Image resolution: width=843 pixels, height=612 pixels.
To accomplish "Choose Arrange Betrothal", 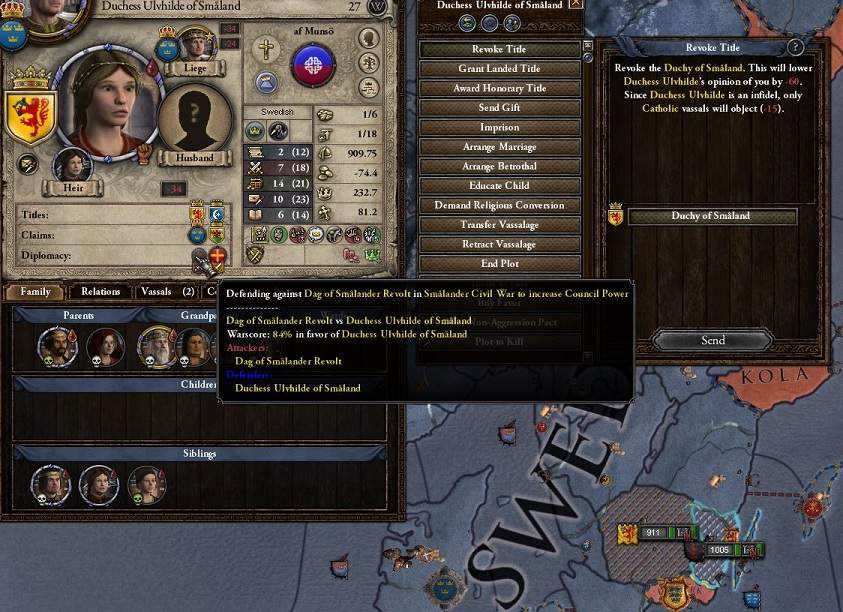I will tap(499, 166).
